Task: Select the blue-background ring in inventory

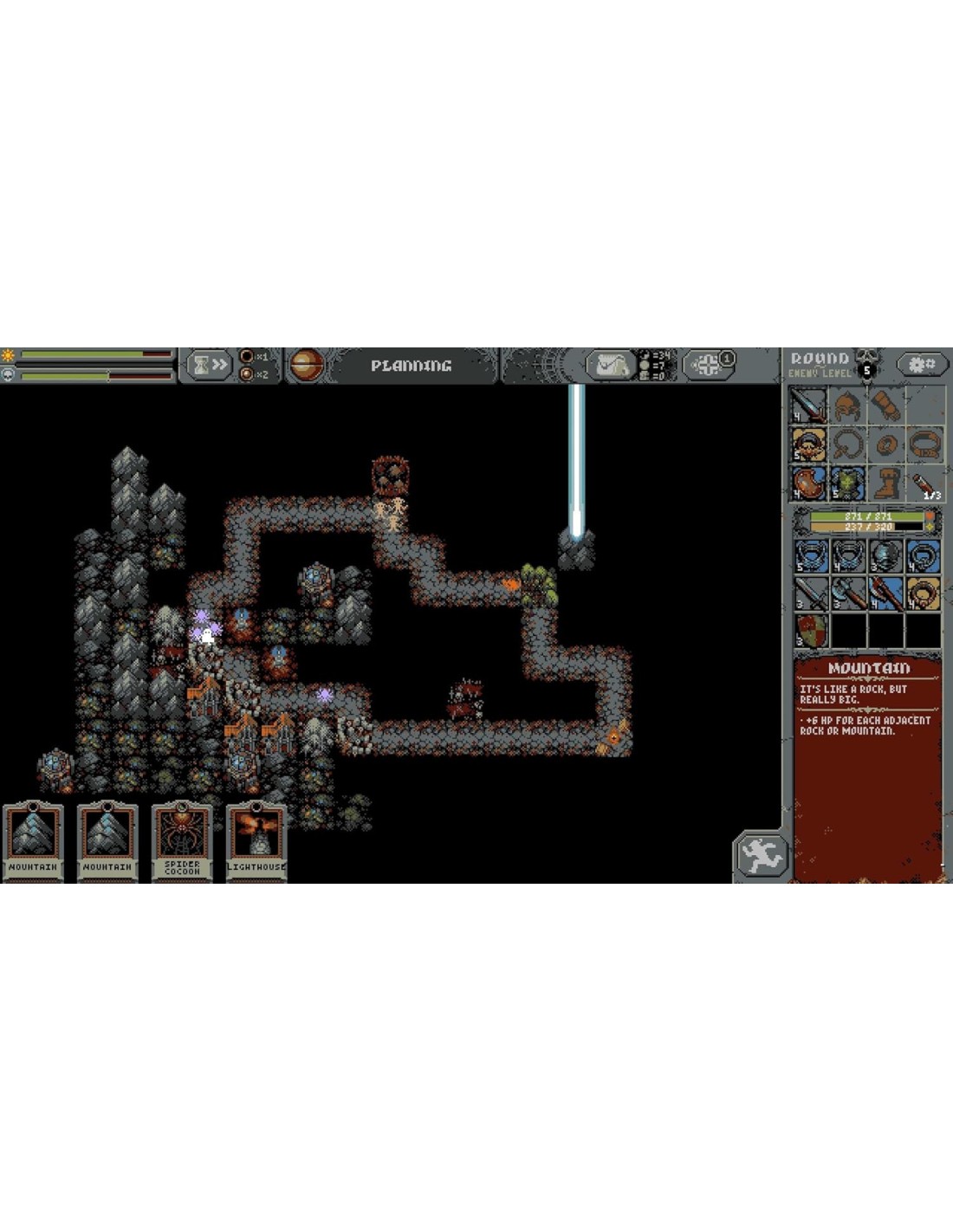Action: (924, 556)
